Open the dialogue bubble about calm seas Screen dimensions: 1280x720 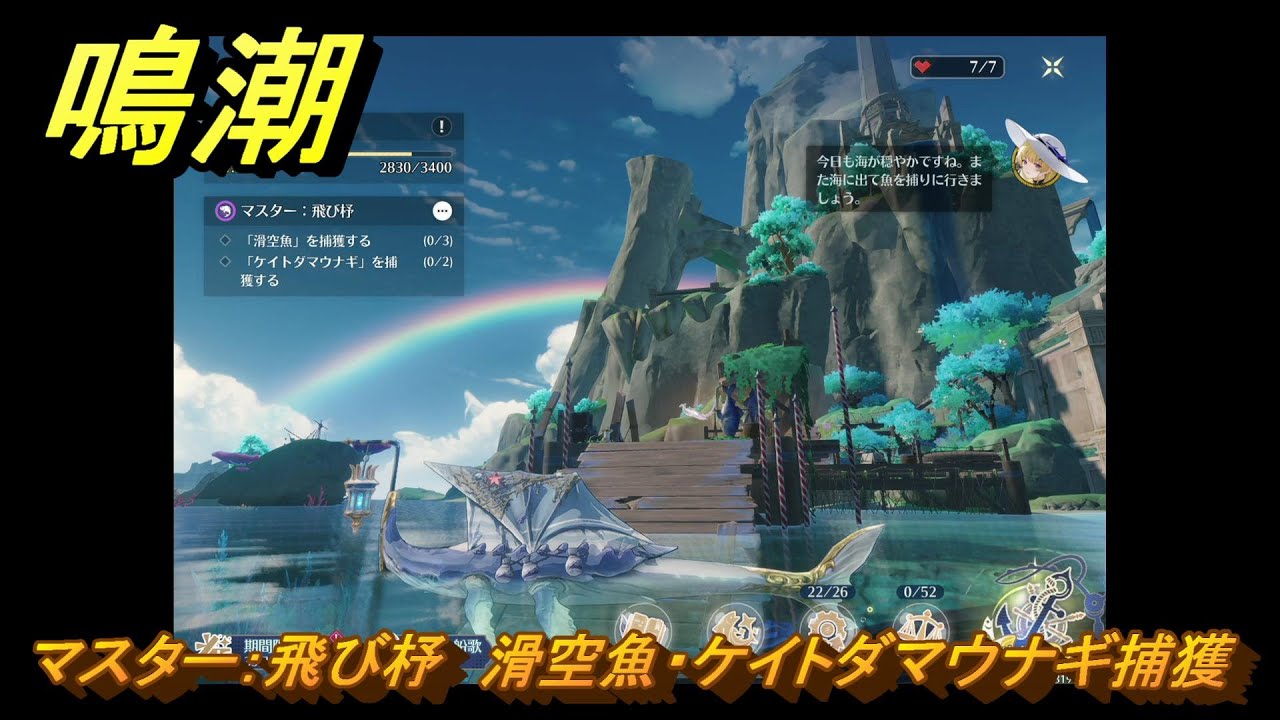896,168
